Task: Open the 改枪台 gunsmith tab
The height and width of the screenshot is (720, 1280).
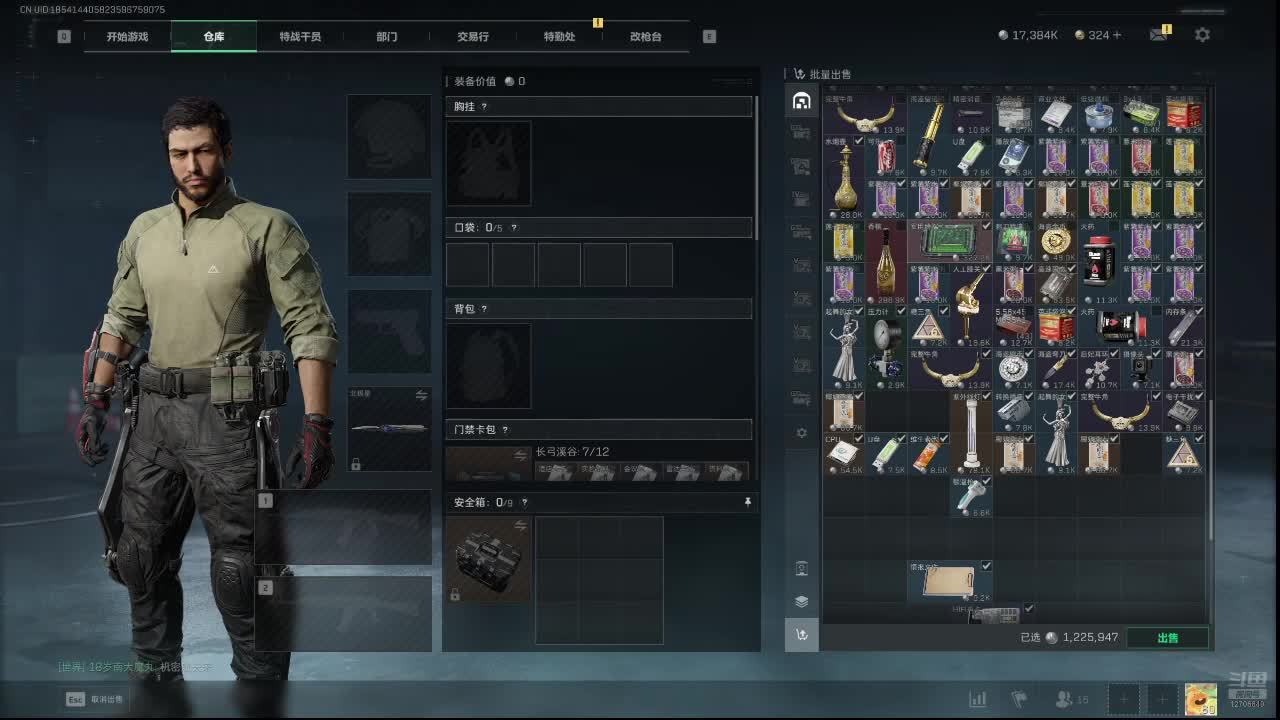Action: (x=646, y=37)
